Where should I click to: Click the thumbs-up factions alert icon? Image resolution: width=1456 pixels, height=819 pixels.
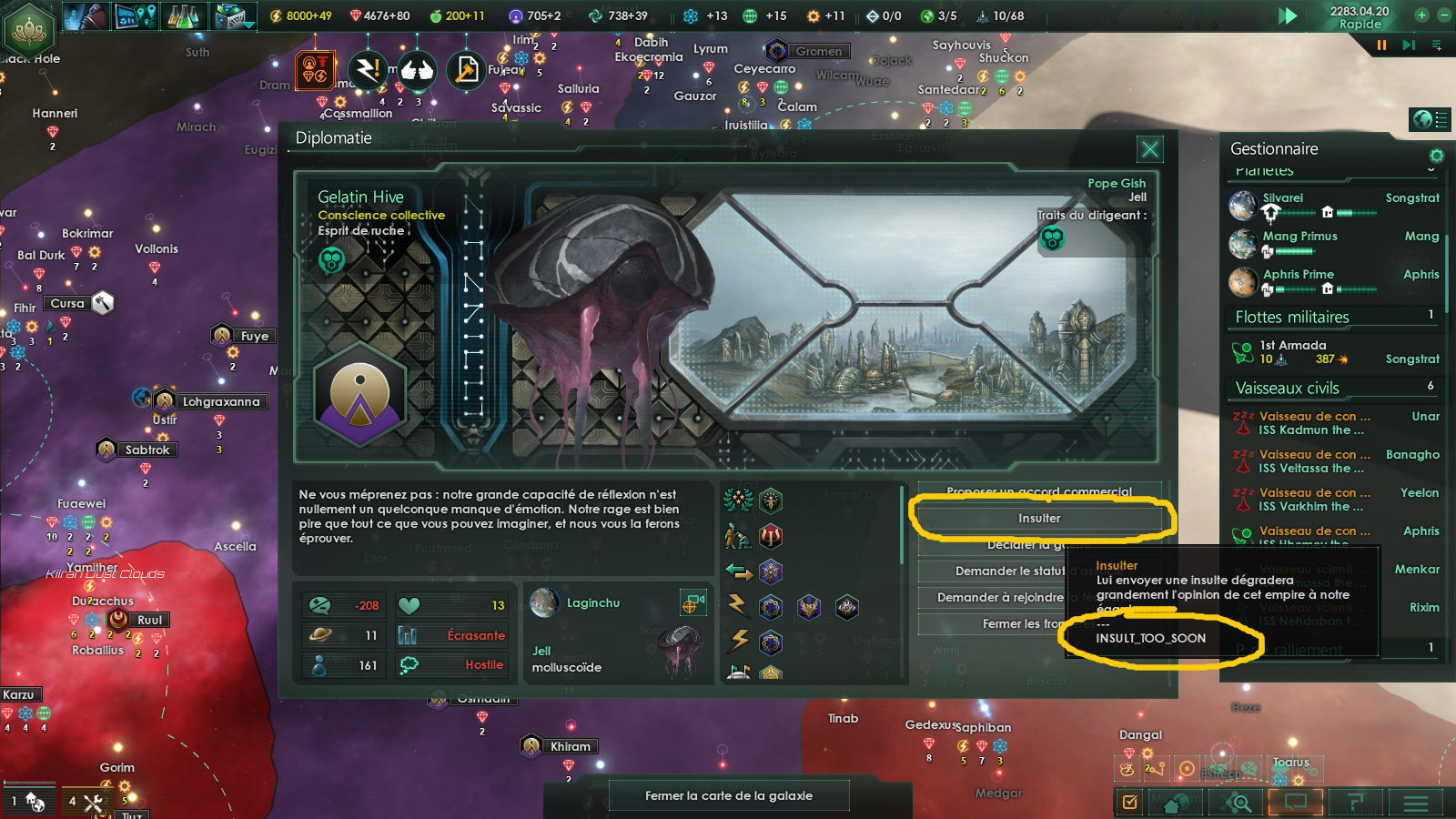click(x=418, y=71)
